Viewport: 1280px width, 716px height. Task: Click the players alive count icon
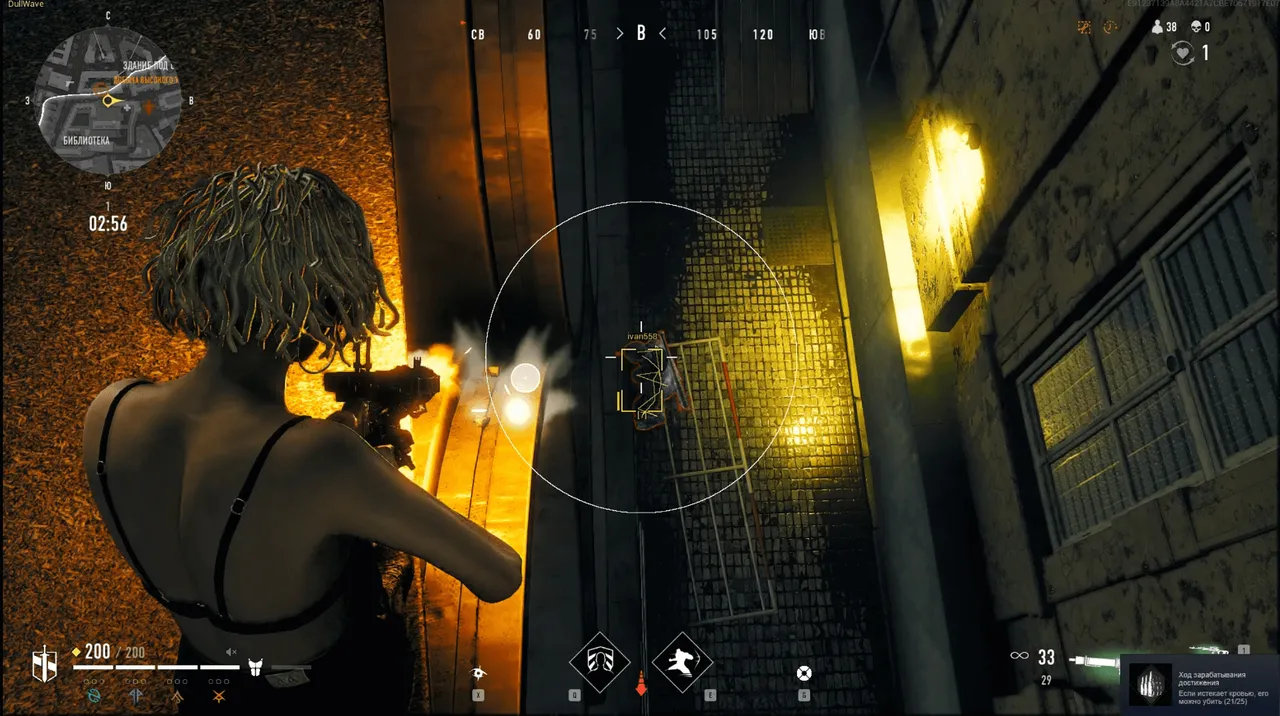[1157, 28]
